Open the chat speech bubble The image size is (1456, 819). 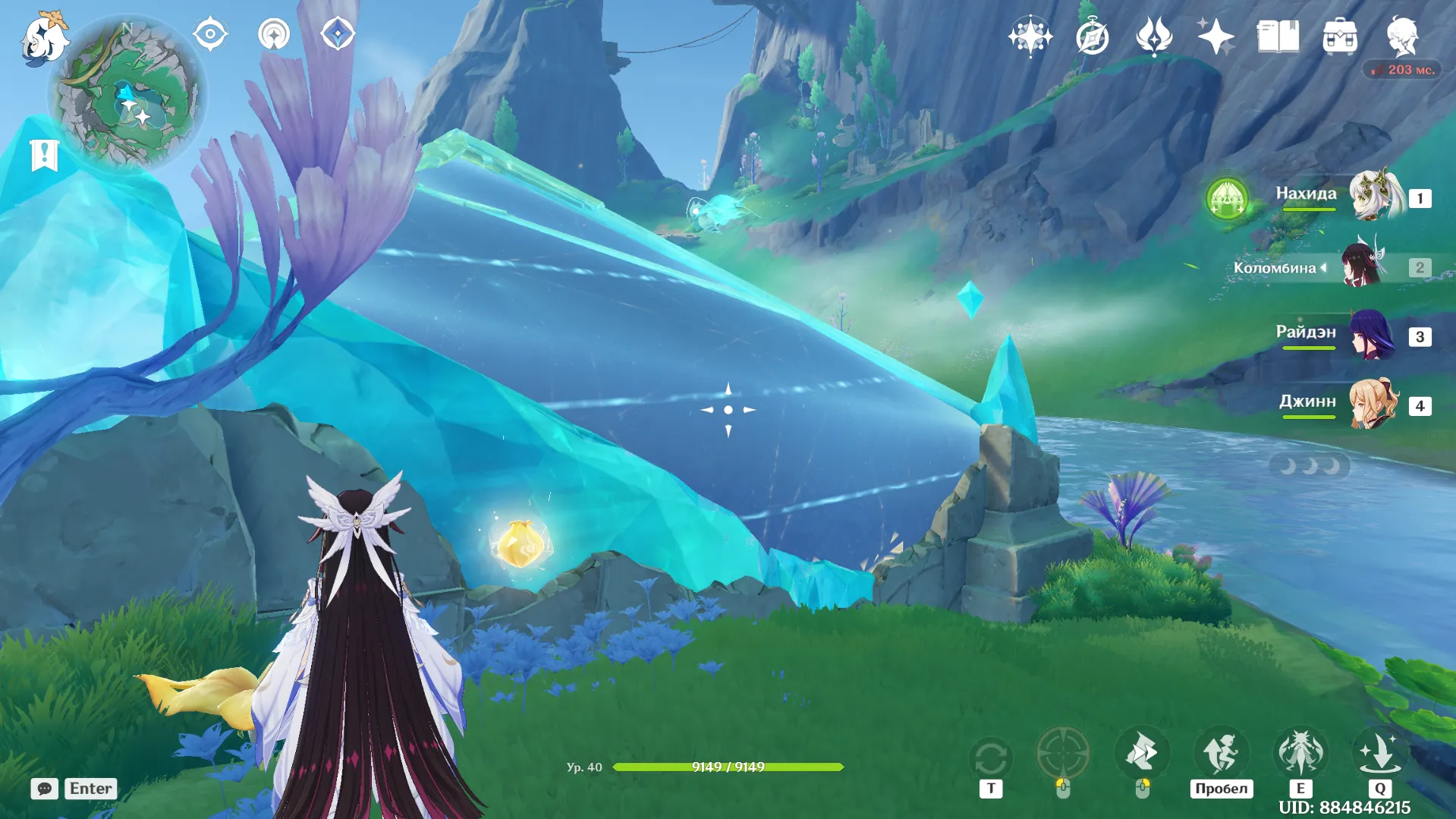tap(44, 789)
